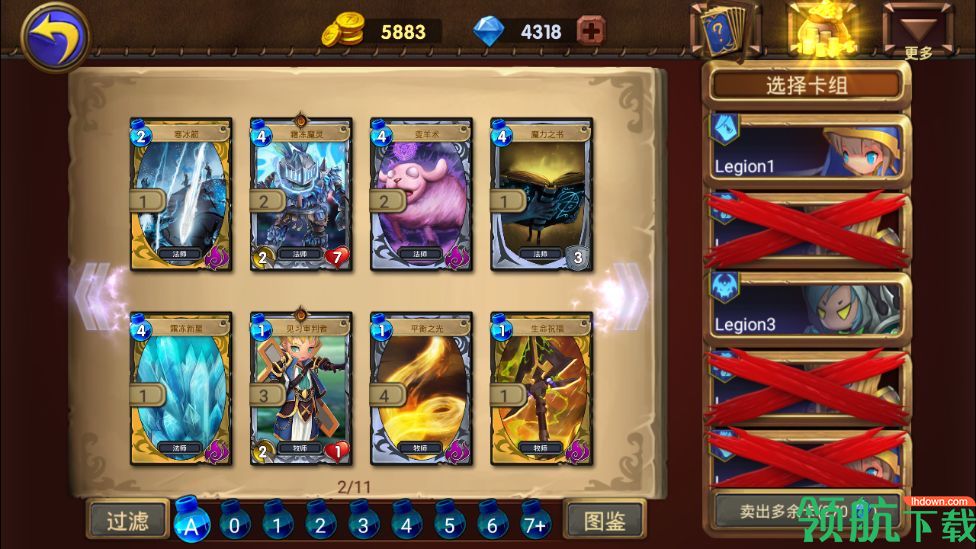Expand the 更多 dropdown menu
Image resolution: width=976 pixels, height=549 pixels.
(917, 31)
